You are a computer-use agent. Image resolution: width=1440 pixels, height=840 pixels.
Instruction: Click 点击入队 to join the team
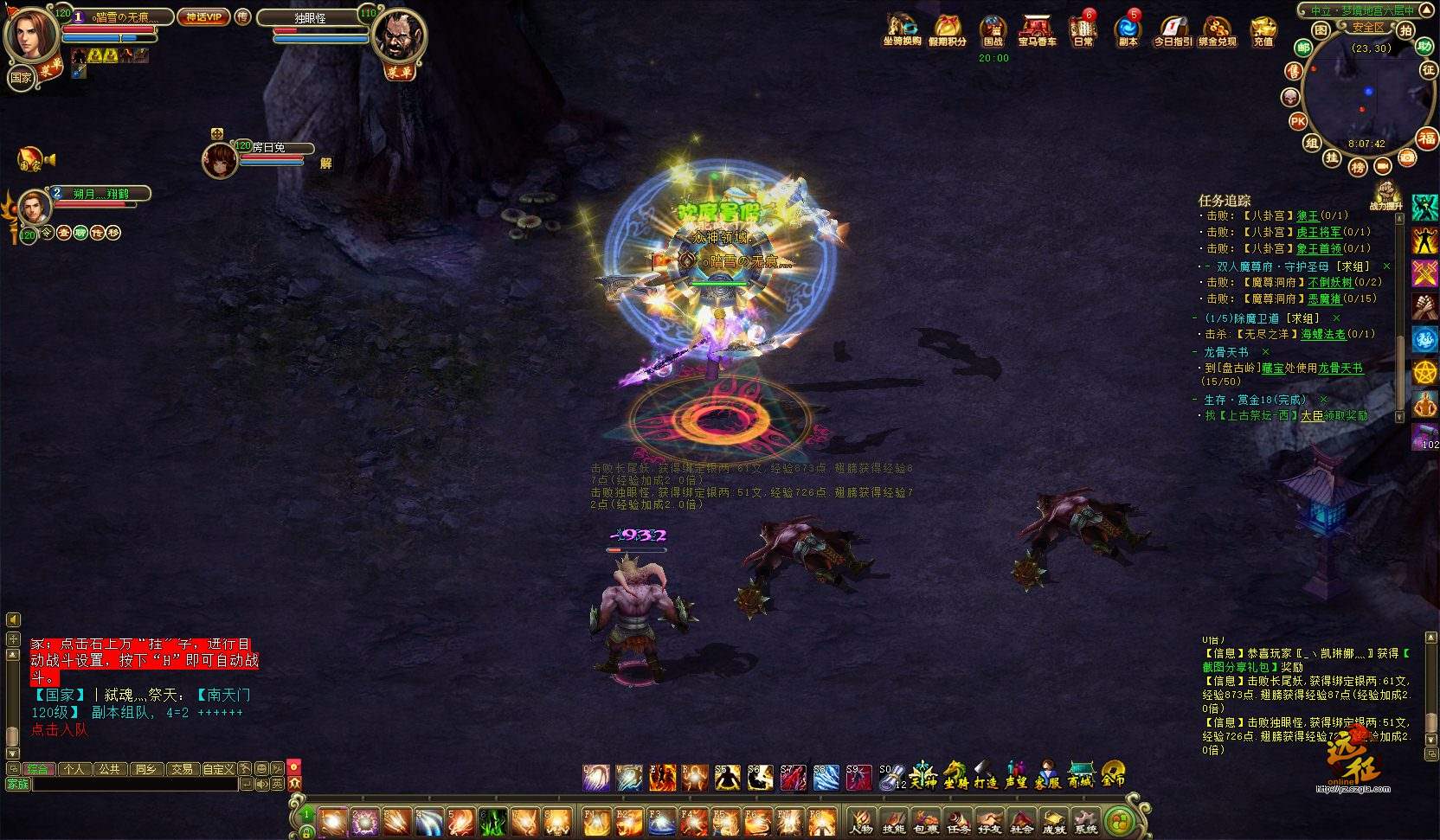(x=59, y=730)
